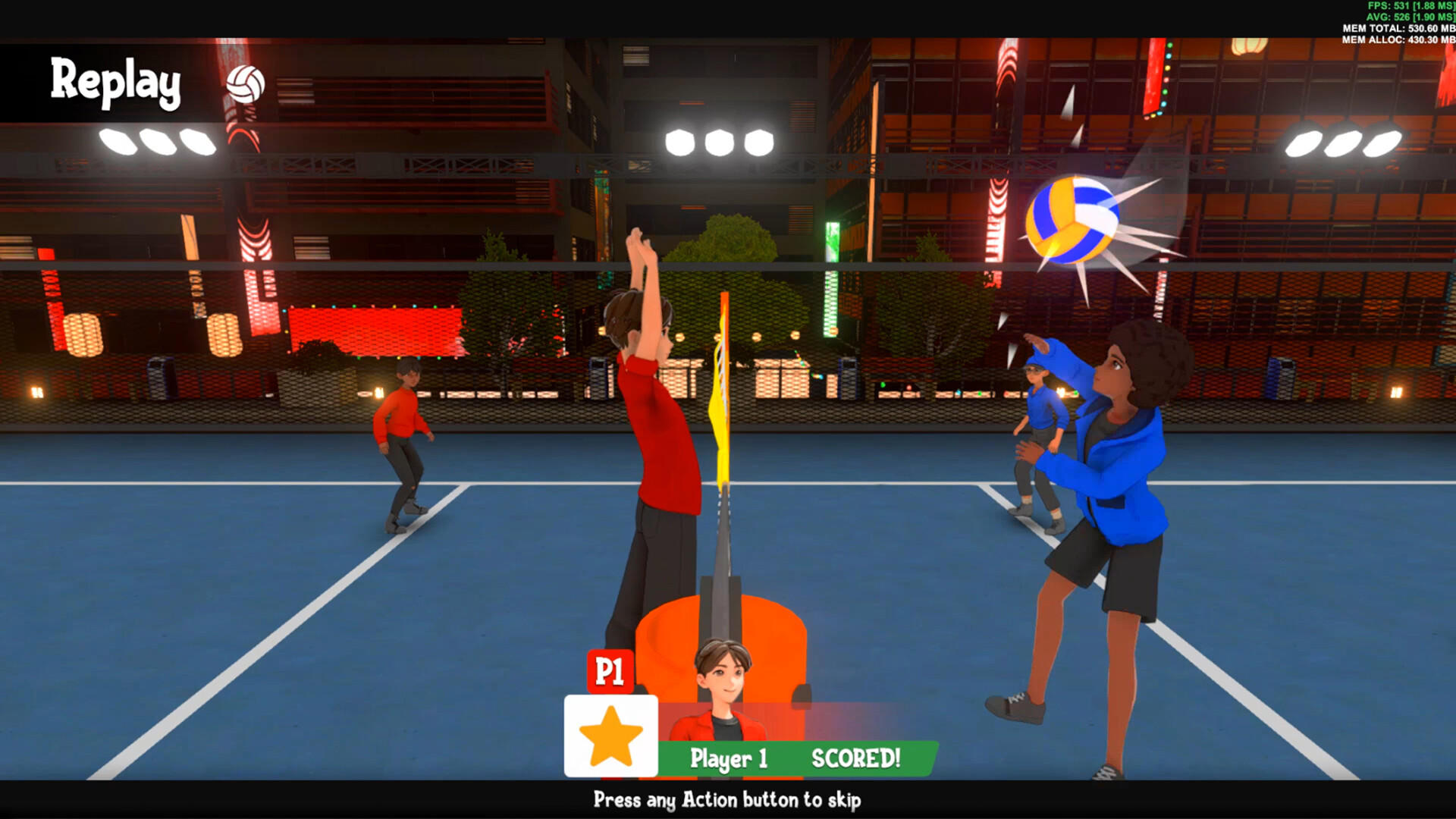
Task: Toggle the performance overlay stats
Action: pyautogui.click(x=1403, y=23)
